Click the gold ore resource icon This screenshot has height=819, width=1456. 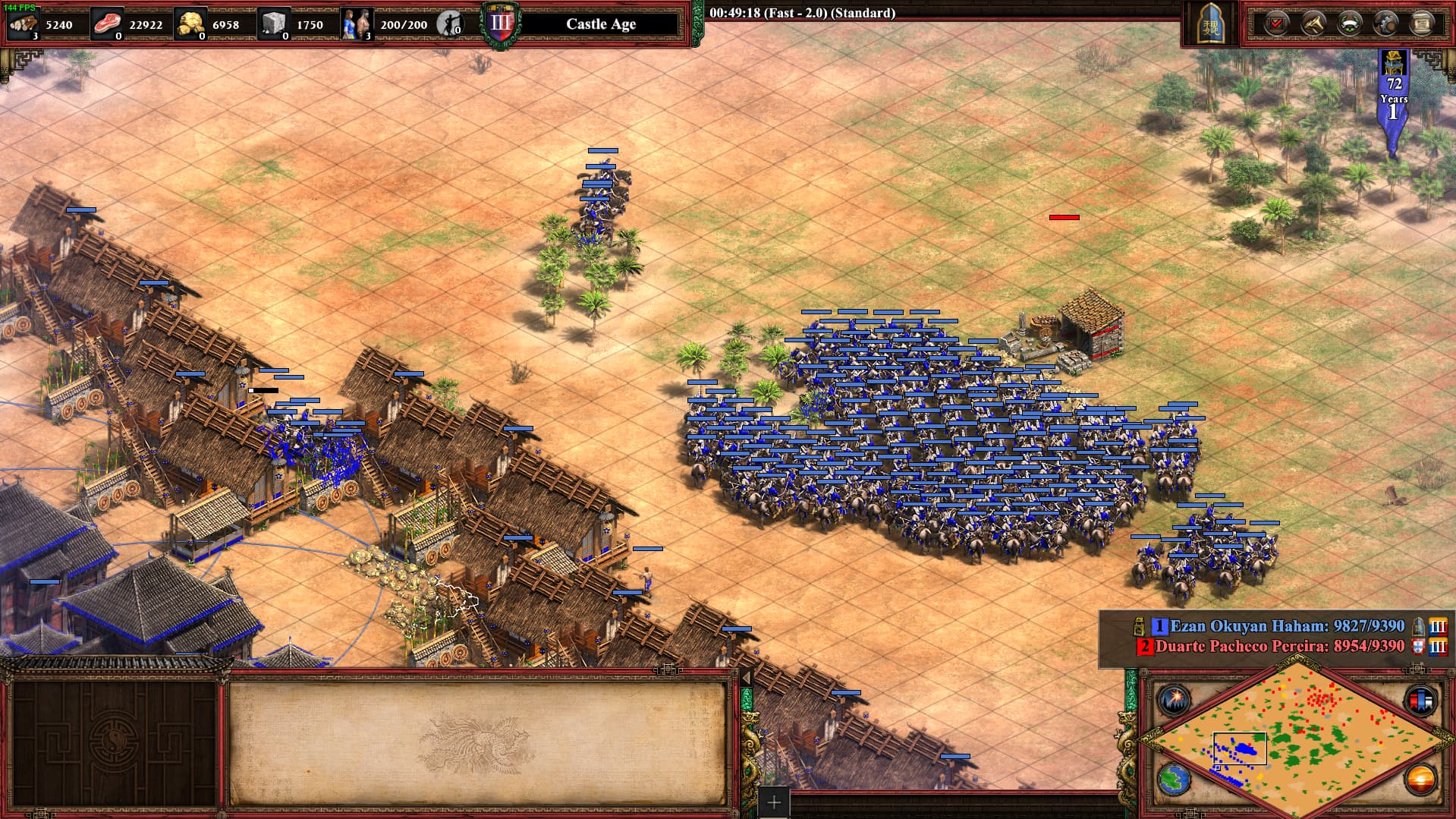tap(190, 24)
